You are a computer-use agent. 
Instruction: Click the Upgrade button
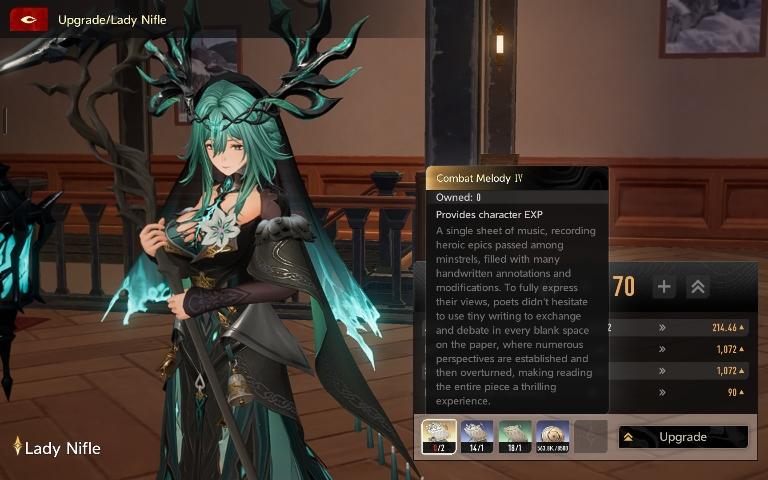click(x=683, y=437)
